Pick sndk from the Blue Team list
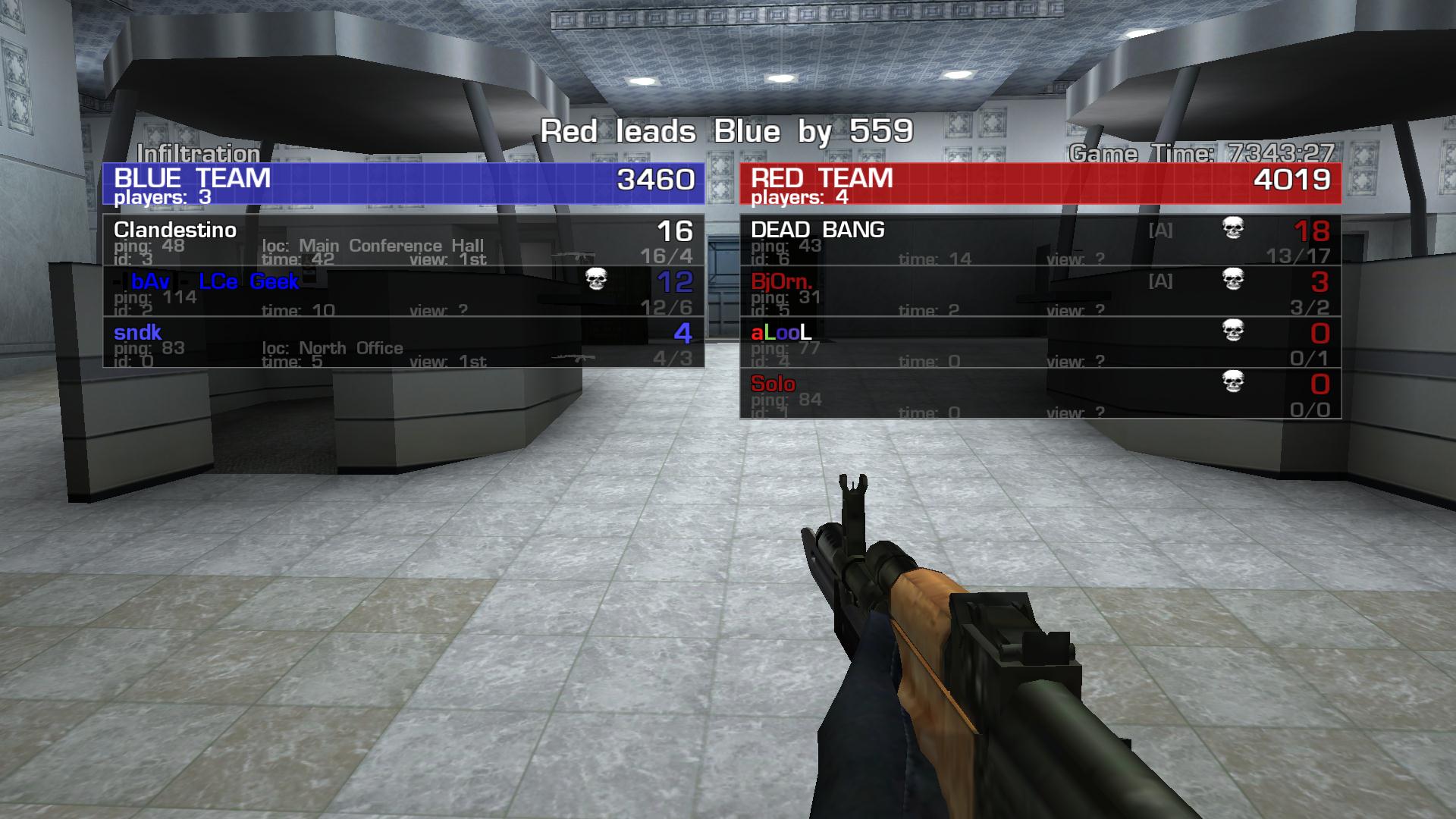The image size is (1456, 819). point(403,343)
